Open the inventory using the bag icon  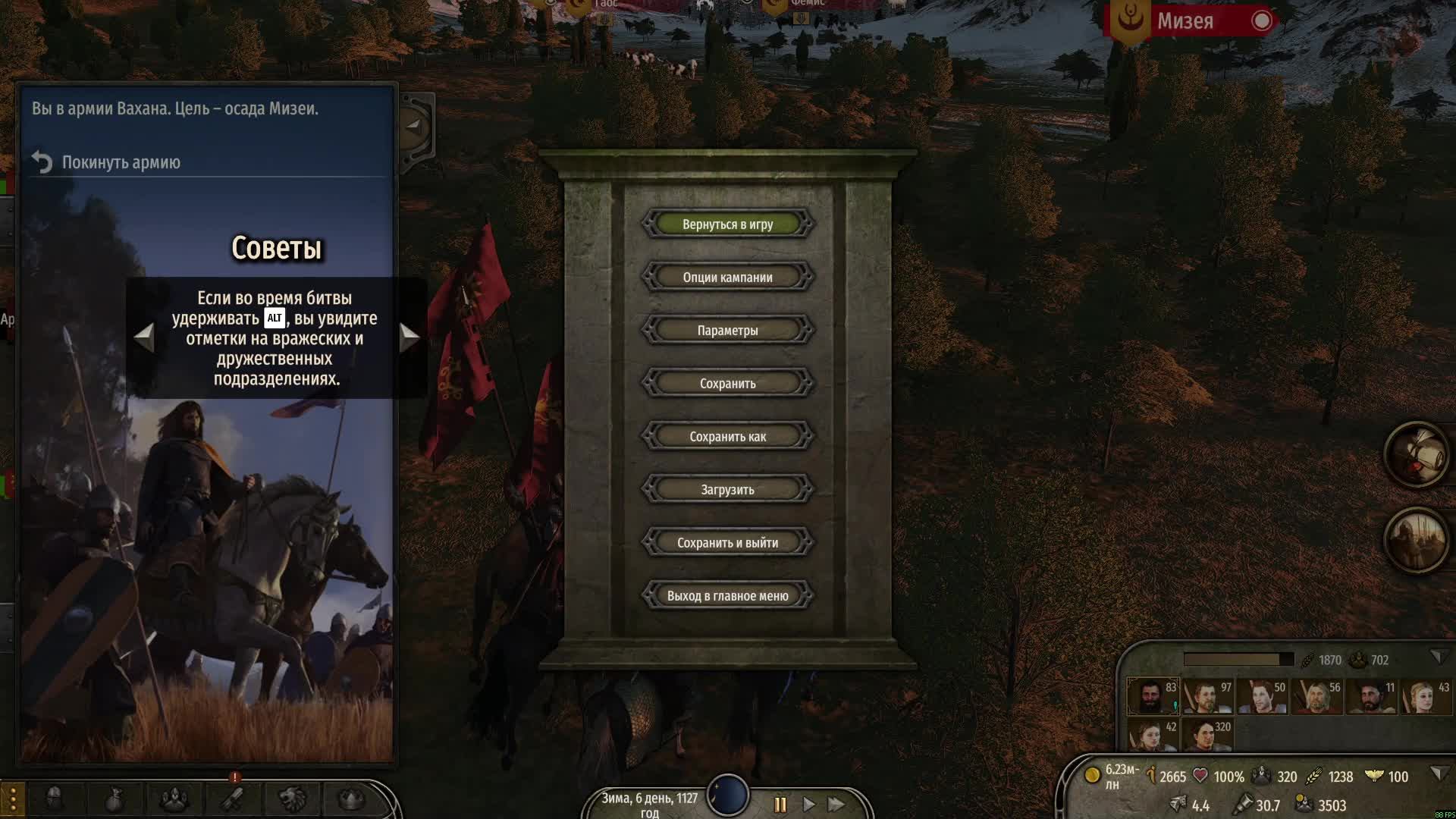[114, 798]
